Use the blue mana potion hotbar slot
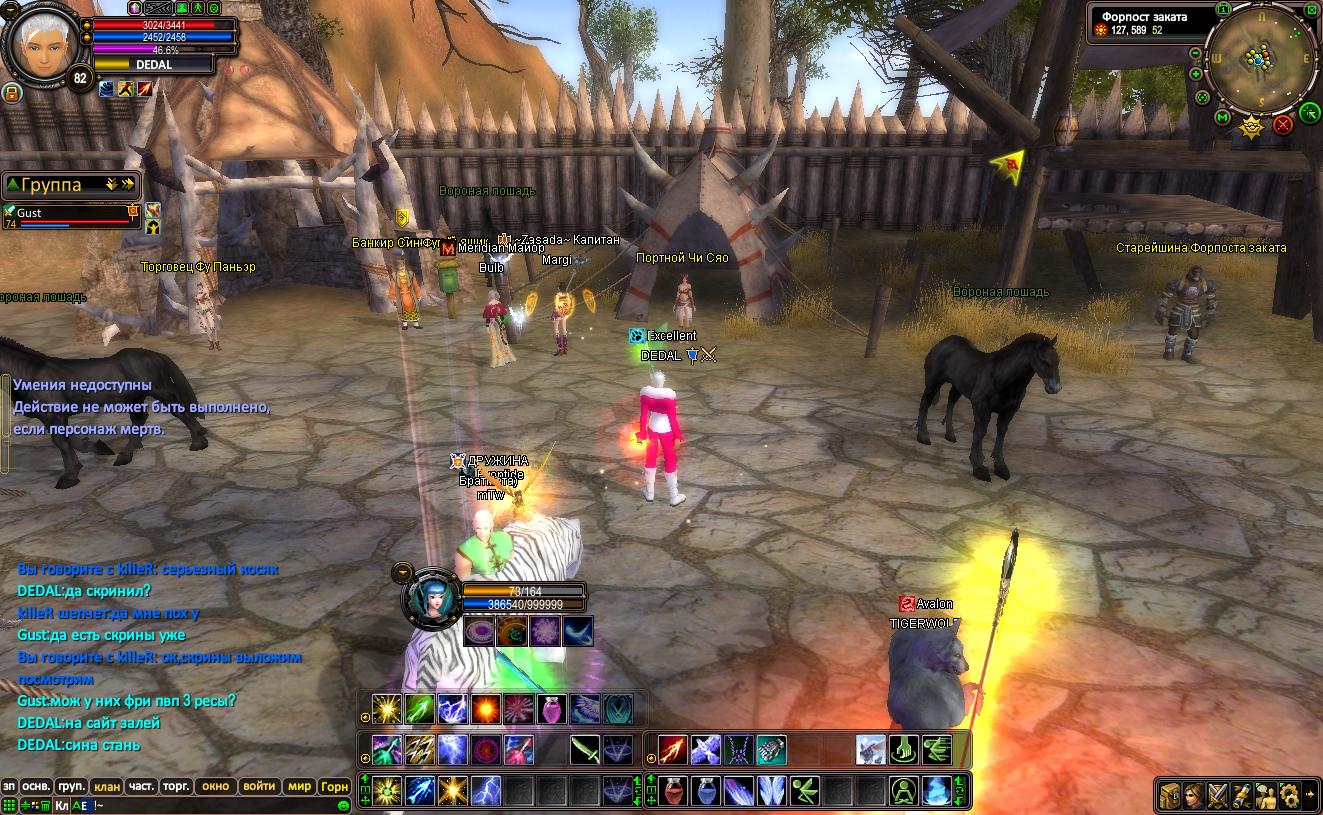The width and height of the screenshot is (1323, 815). point(706,790)
